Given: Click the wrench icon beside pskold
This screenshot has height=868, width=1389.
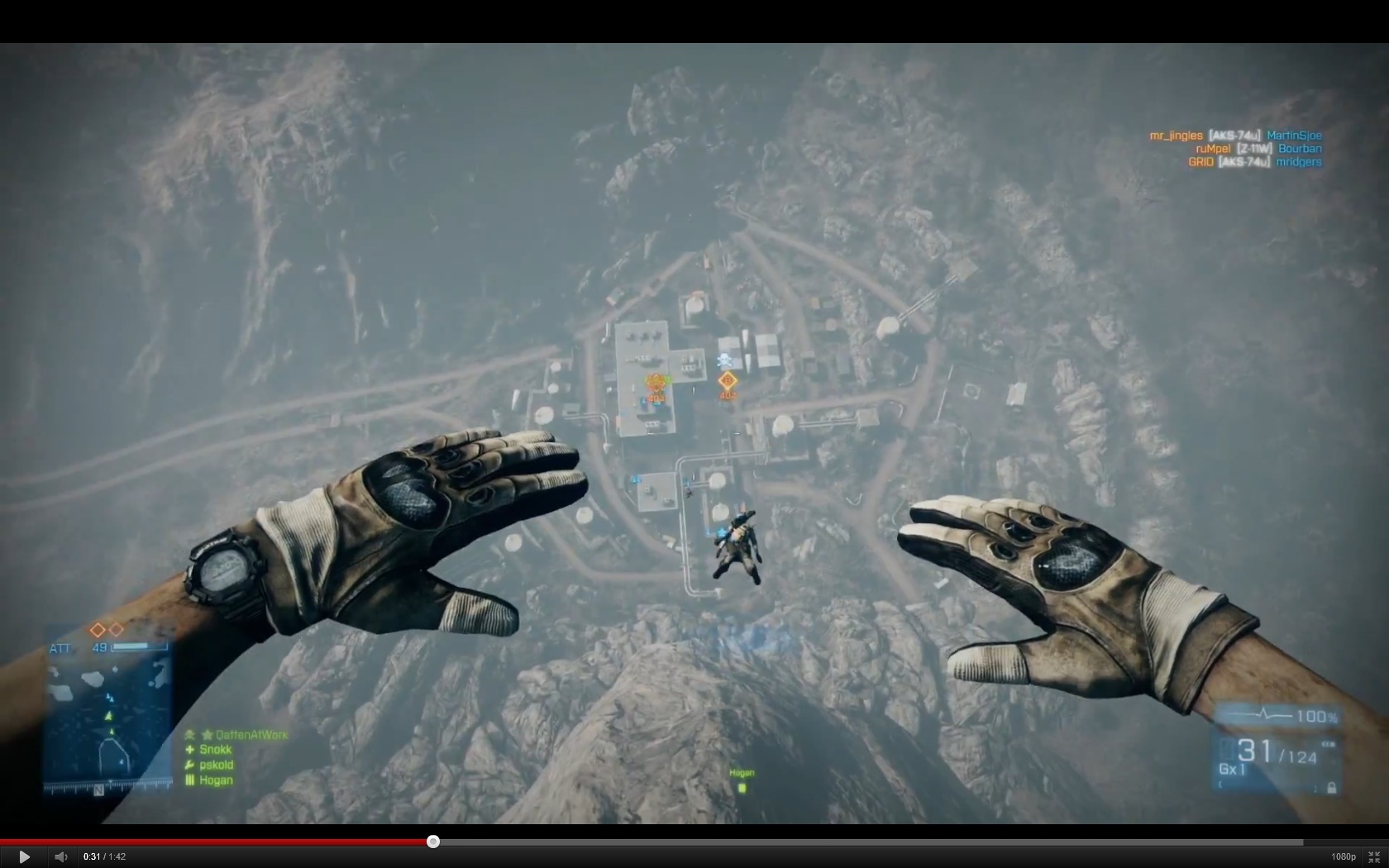Looking at the screenshot, I should [x=189, y=765].
